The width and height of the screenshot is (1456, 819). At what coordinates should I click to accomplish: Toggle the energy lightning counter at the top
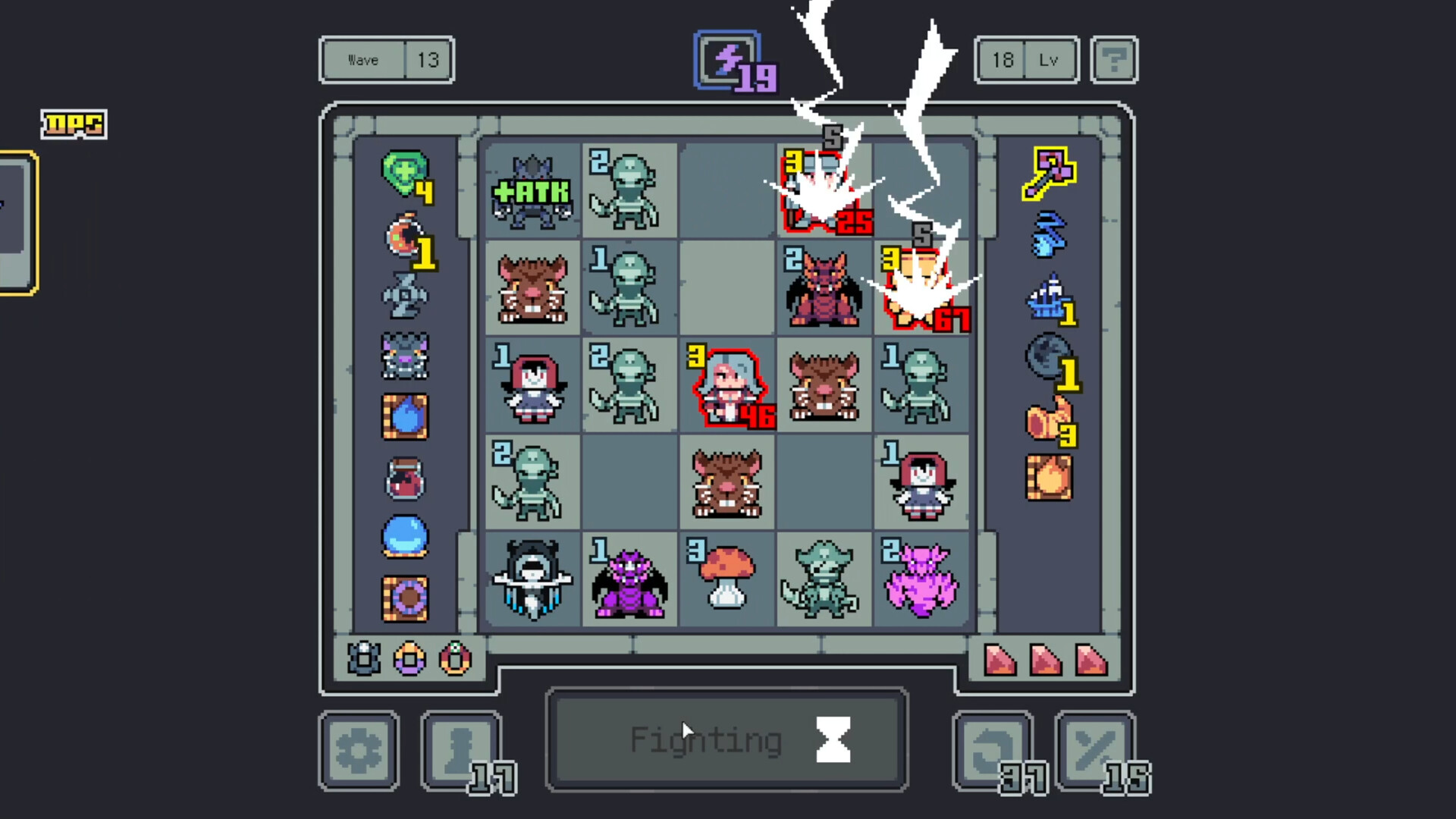[726, 62]
